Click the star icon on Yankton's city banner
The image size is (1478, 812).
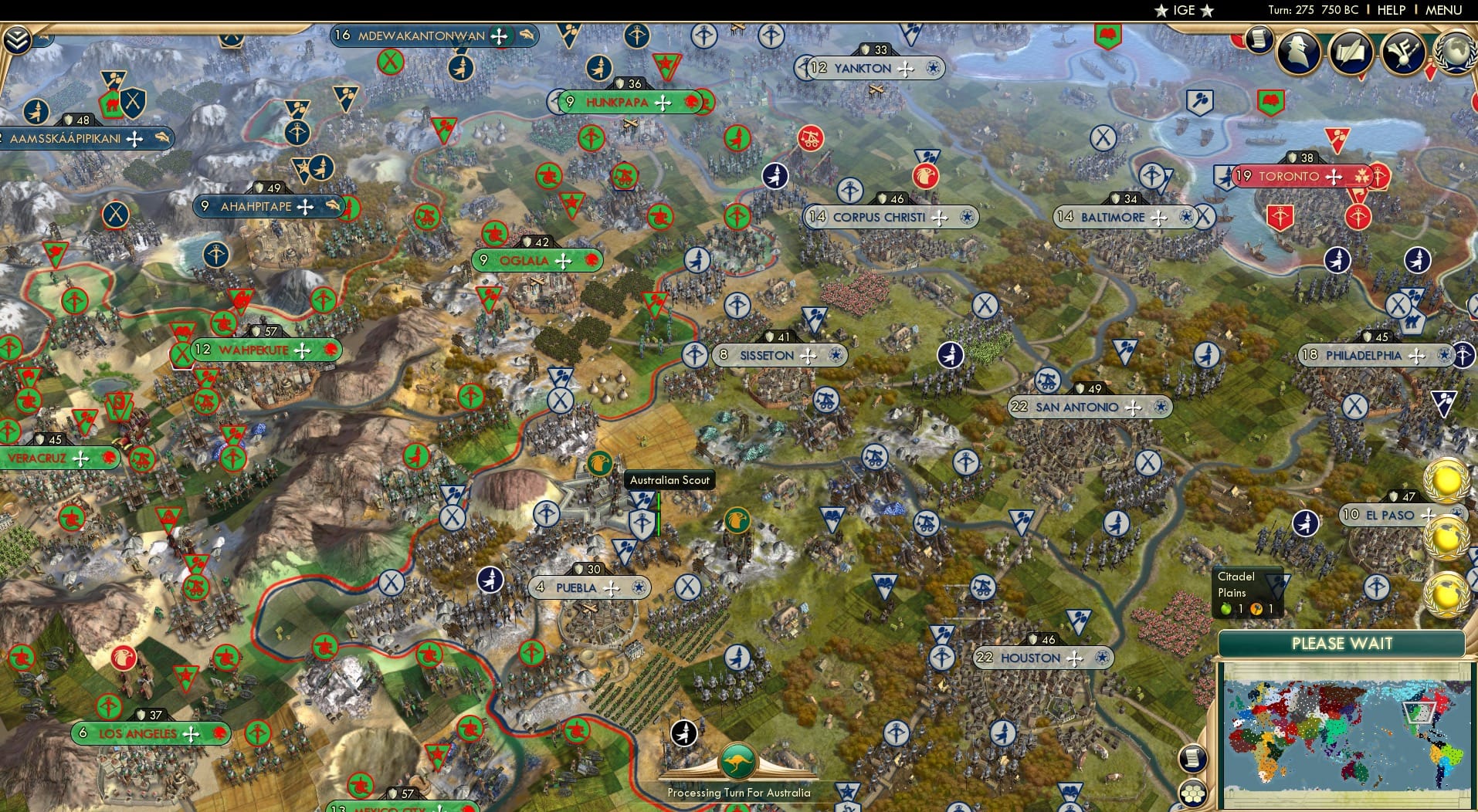tap(931, 68)
